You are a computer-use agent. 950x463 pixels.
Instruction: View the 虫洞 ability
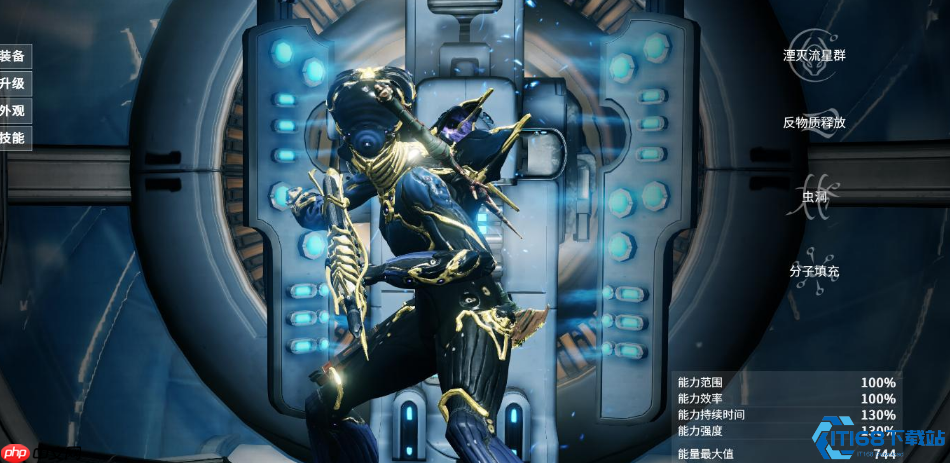(x=815, y=196)
